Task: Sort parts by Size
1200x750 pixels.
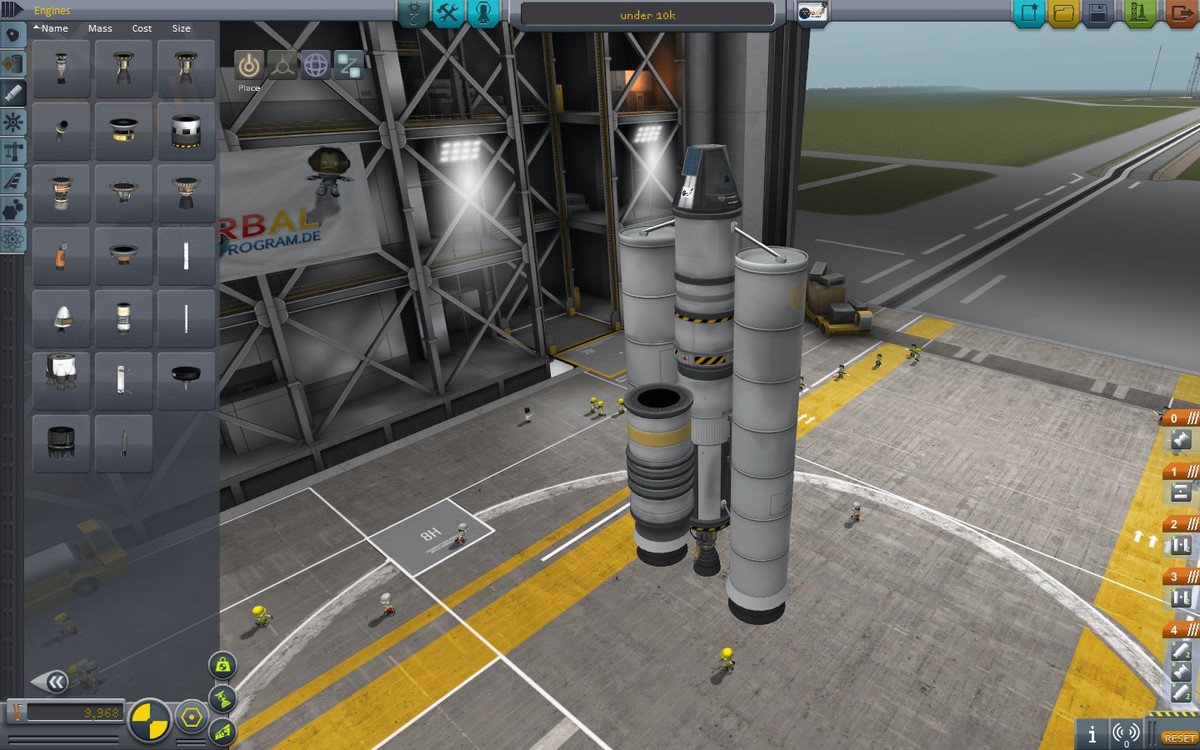Action: [x=181, y=29]
